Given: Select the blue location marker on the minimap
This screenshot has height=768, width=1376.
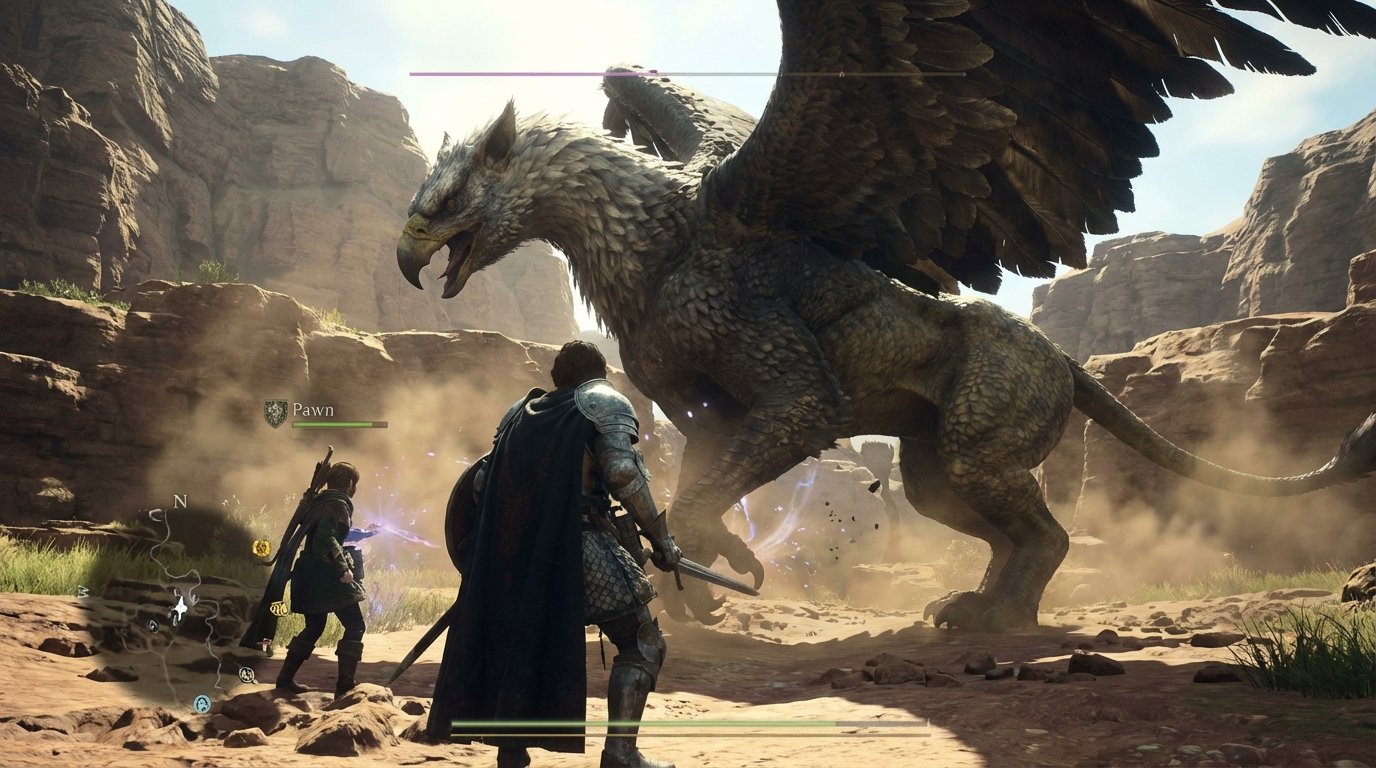Looking at the screenshot, I should (201, 702).
